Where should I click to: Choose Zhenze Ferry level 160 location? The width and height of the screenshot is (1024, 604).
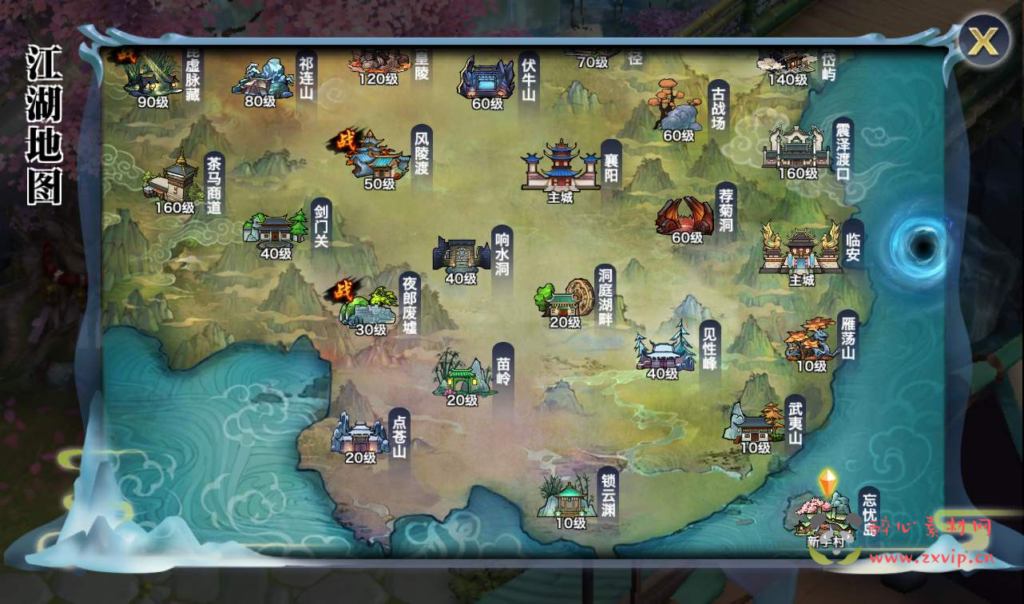click(x=797, y=149)
